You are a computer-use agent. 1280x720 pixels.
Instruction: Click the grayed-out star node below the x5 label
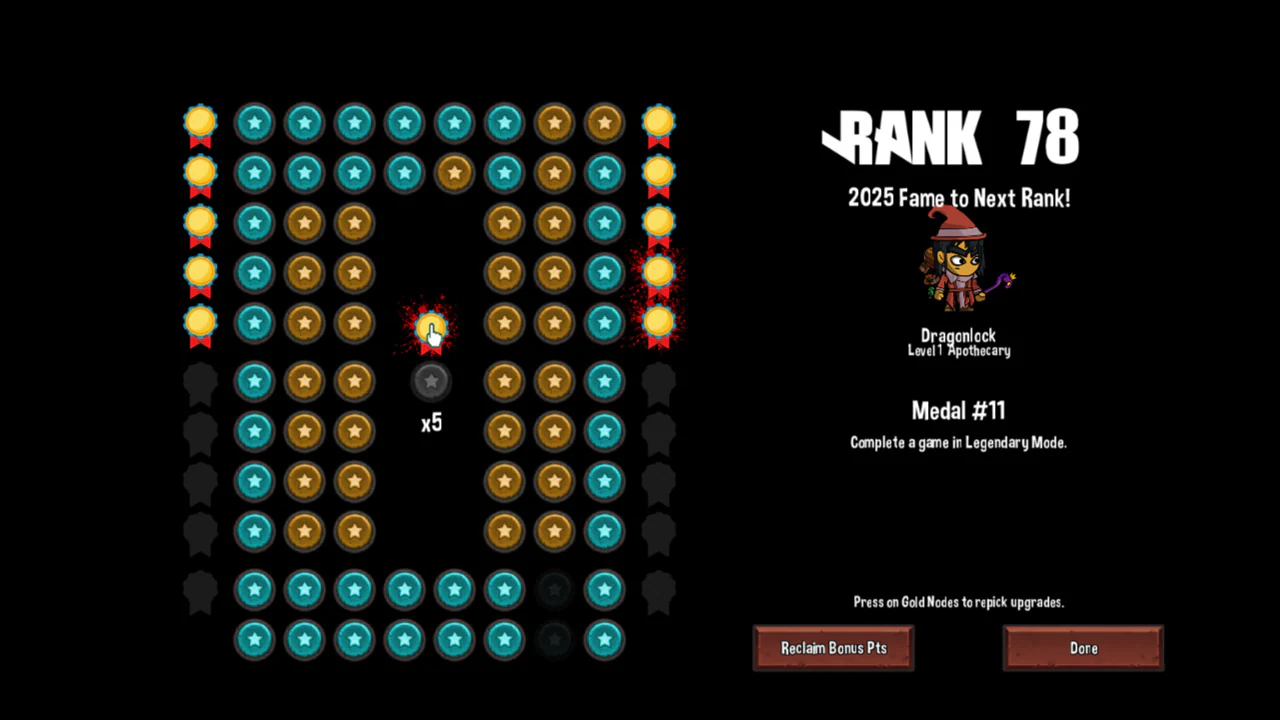431,380
